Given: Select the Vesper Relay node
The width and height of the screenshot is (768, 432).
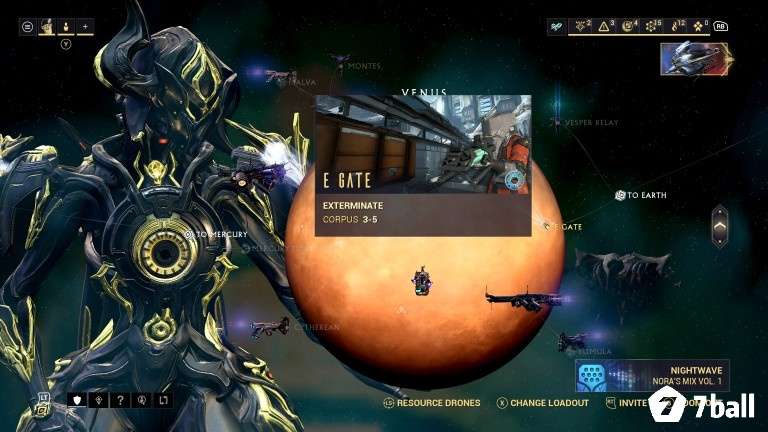Looking at the screenshot, I should pos(557,122).
